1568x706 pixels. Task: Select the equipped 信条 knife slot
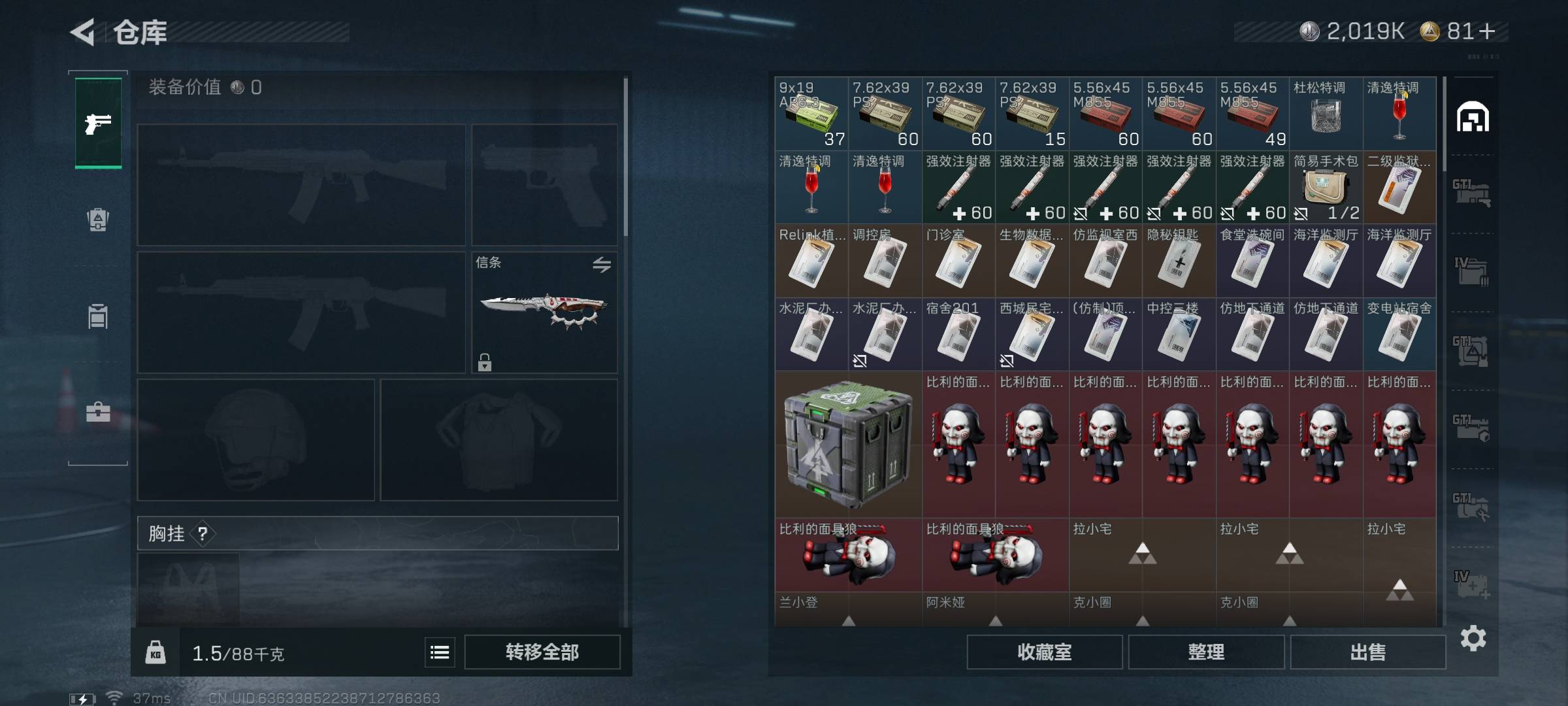544,312
